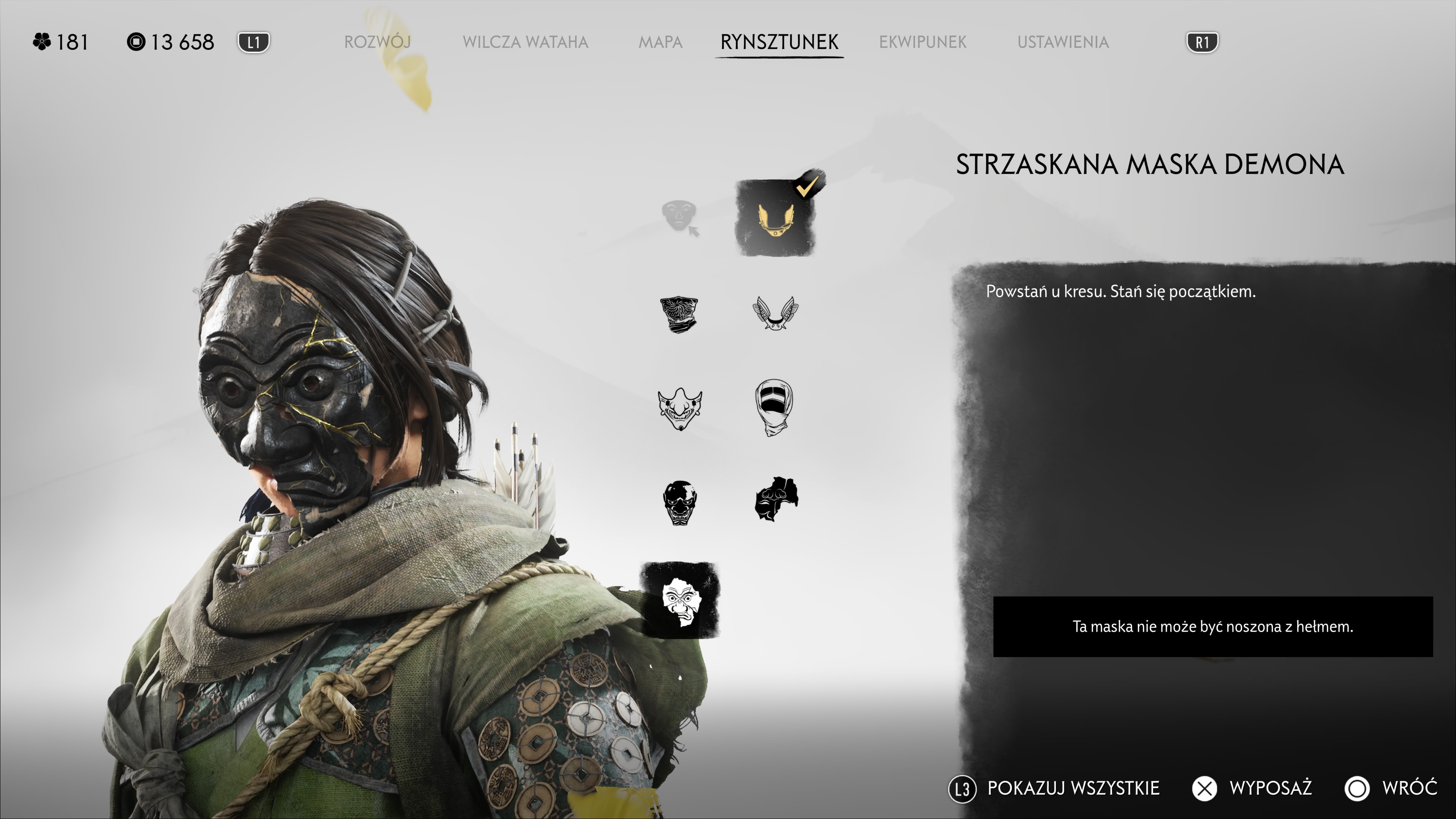Screen dimensions: 1456x819
Task: Choose the equipped golden horned headband
Action: (775, 218)
